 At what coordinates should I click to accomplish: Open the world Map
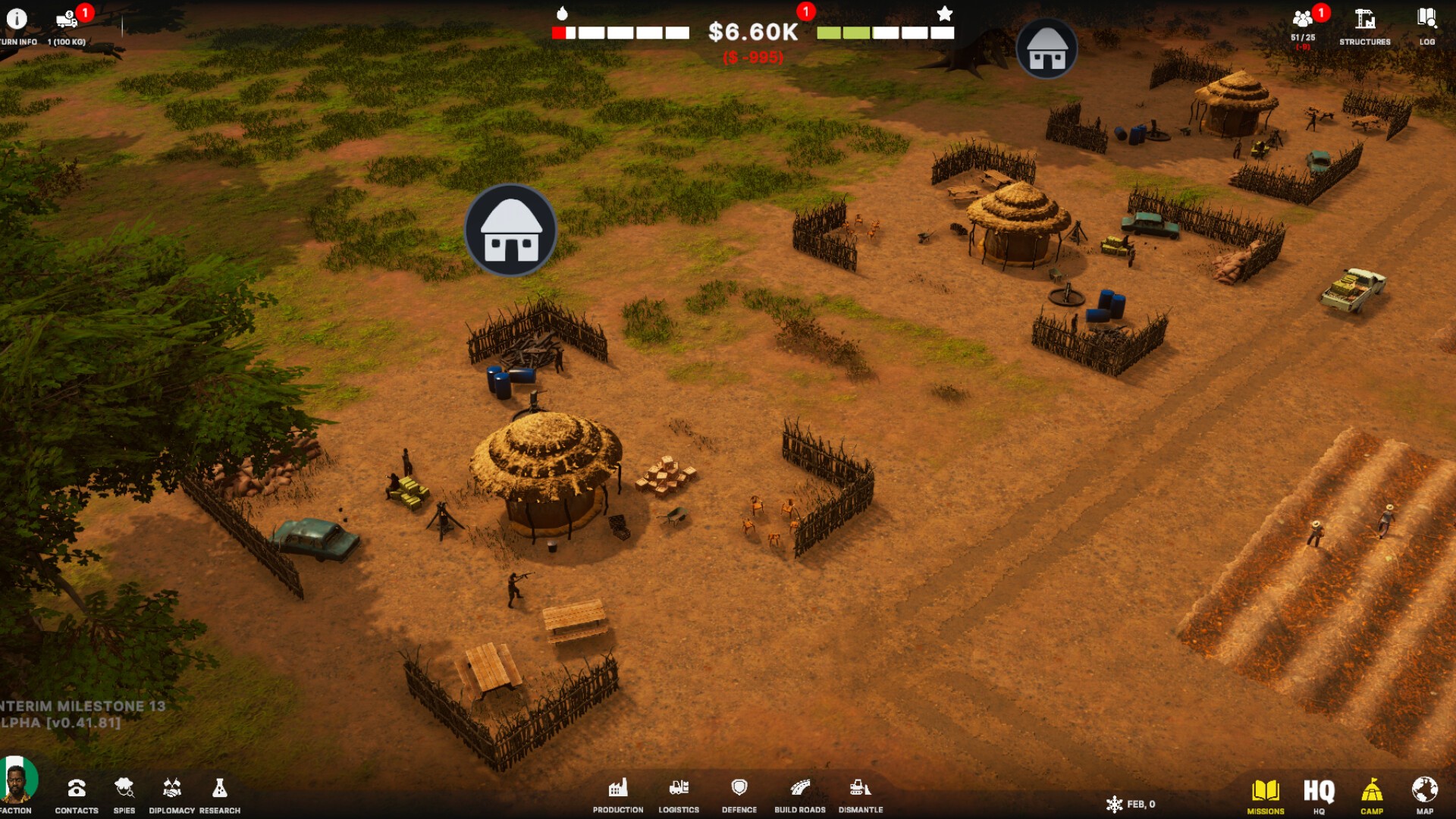[x=1425, y=792]
